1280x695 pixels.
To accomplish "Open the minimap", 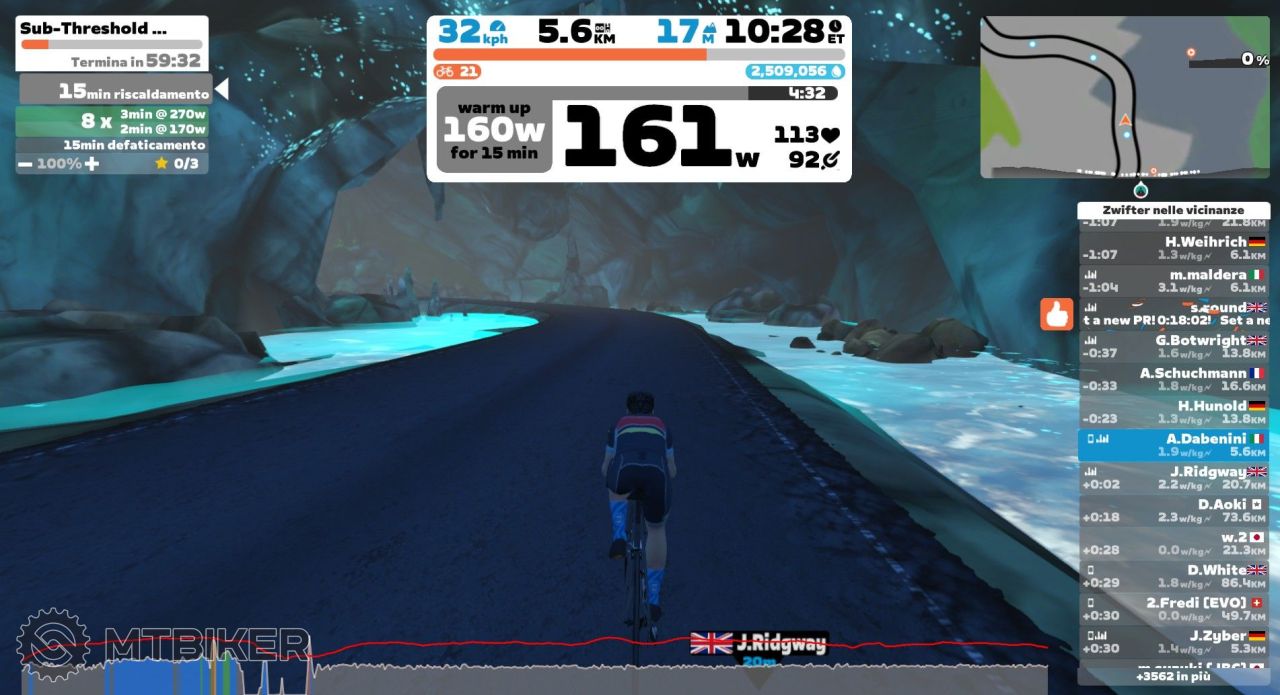I will tap(1124, 97).
